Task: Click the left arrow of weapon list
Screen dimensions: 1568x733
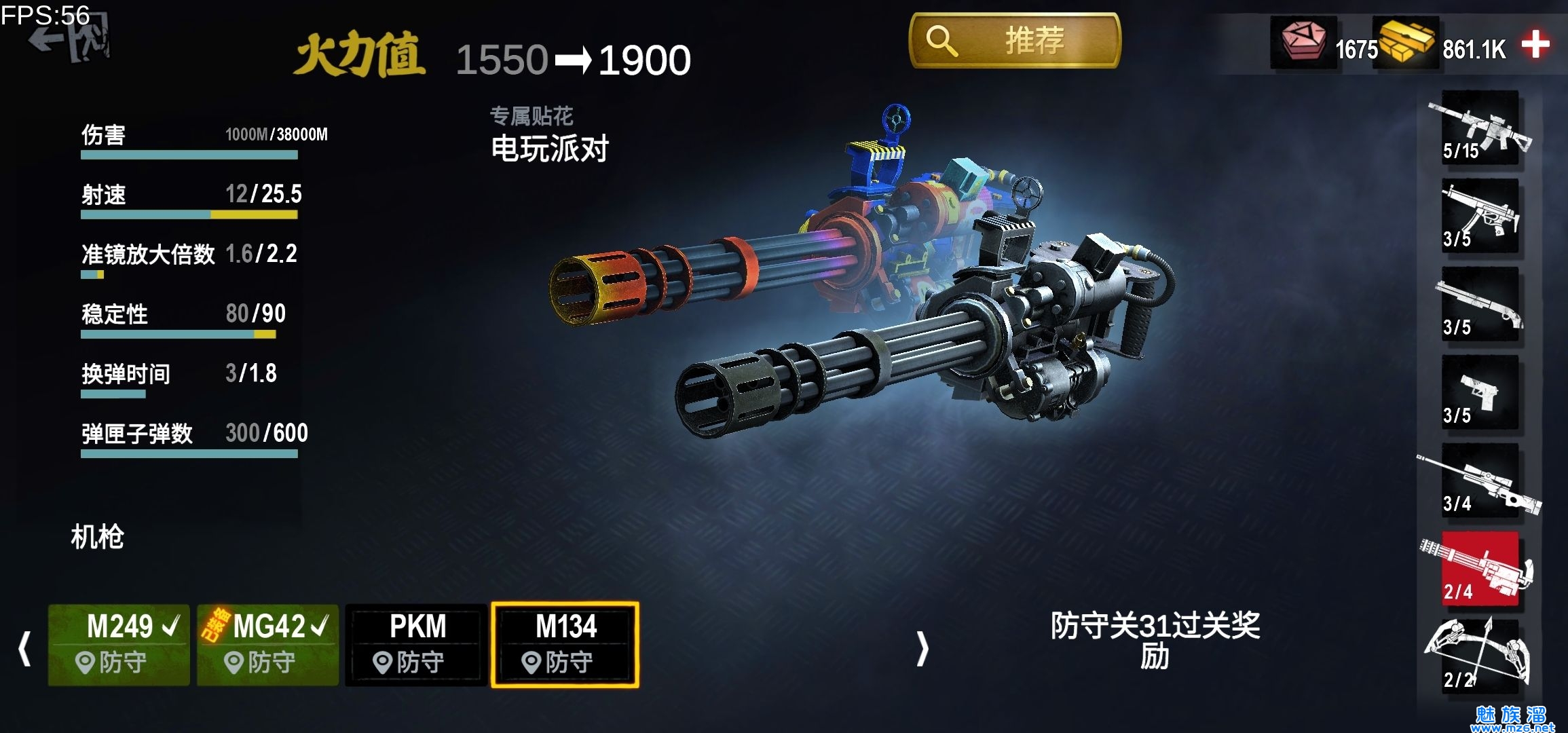Action: [25, 648]
